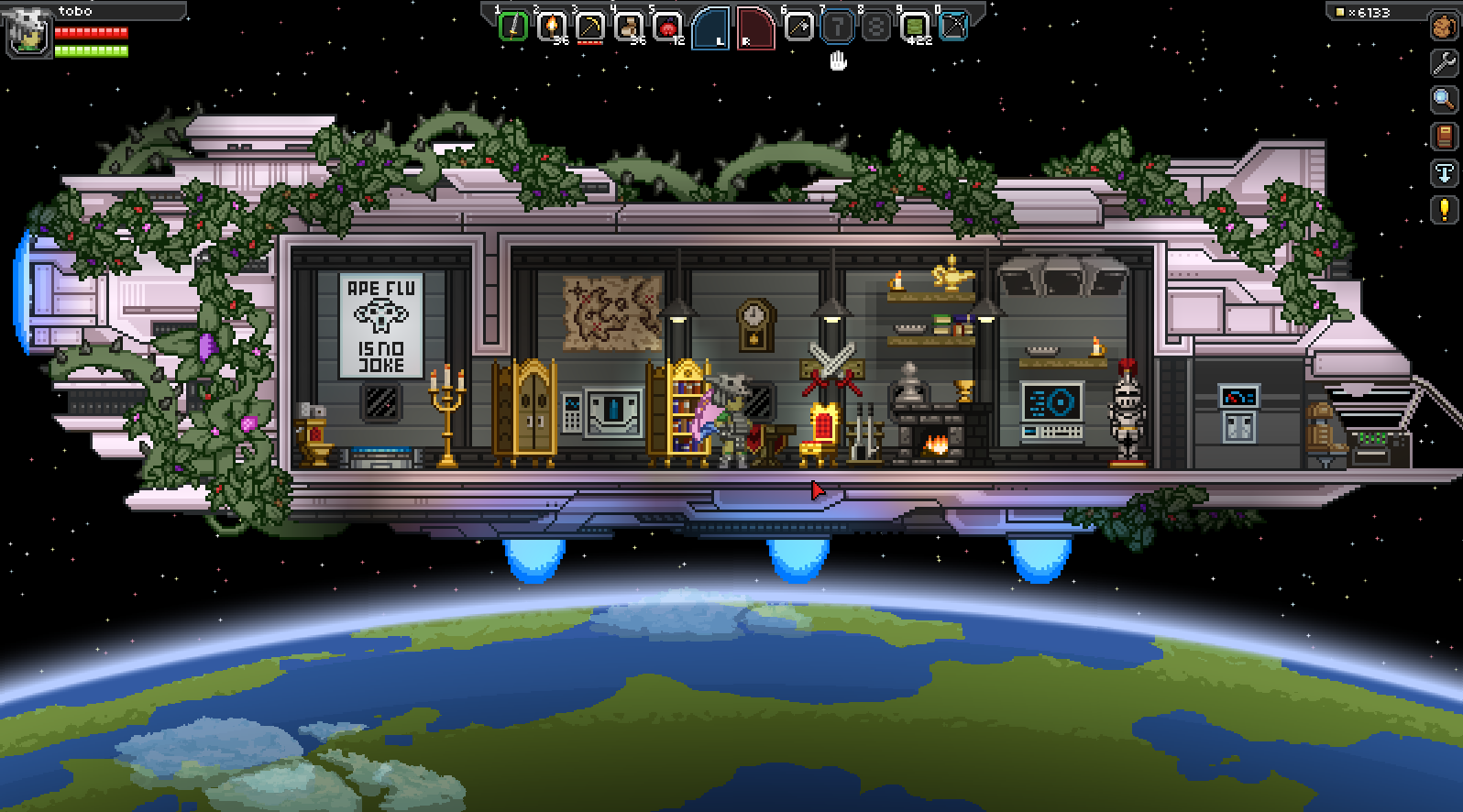The height and width of the screenshot is (812, 1463).
Task: Open the backpack inventory
Action: point(1444,27)
